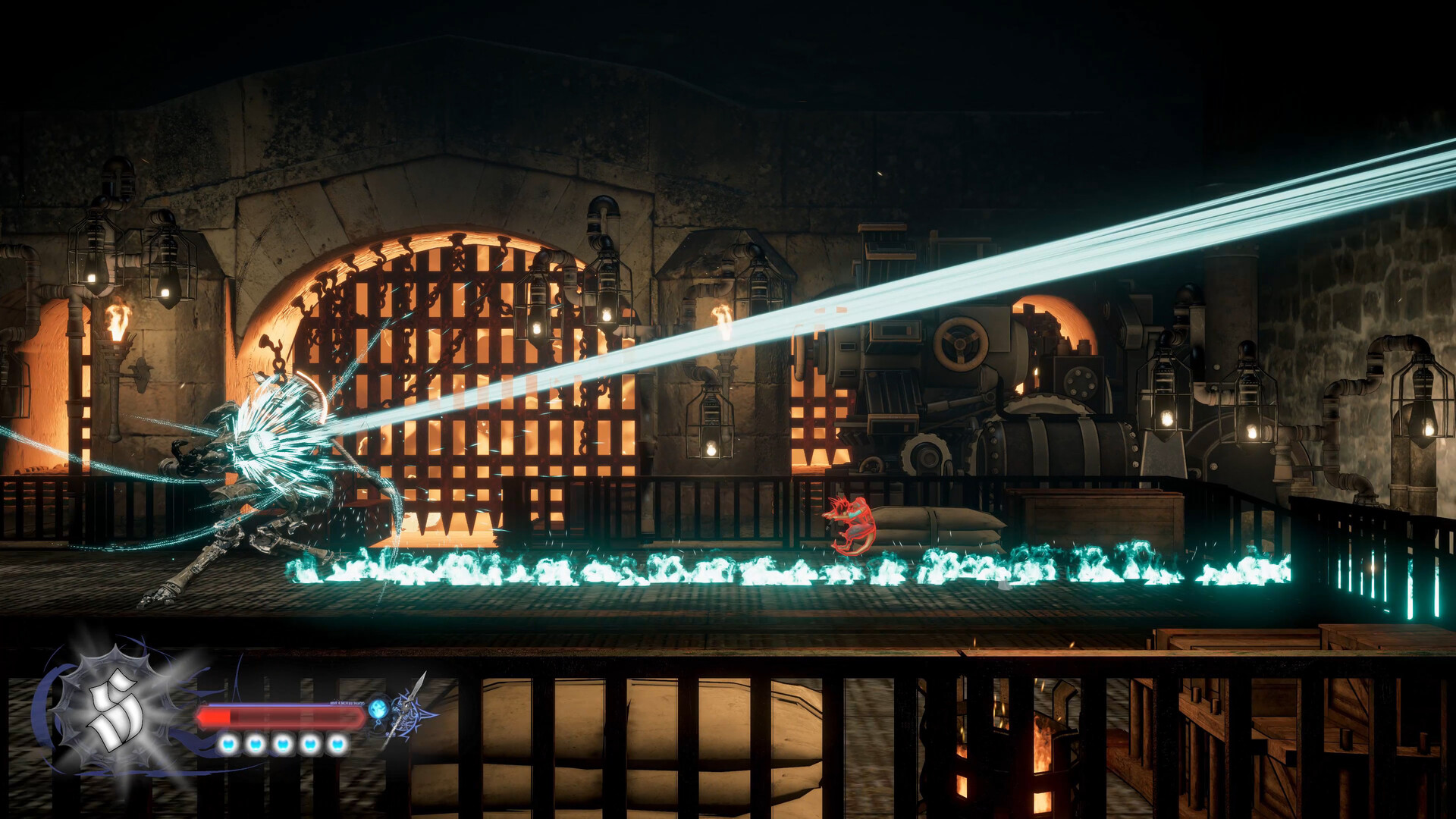Select the first blue energy orb charge

227,745
